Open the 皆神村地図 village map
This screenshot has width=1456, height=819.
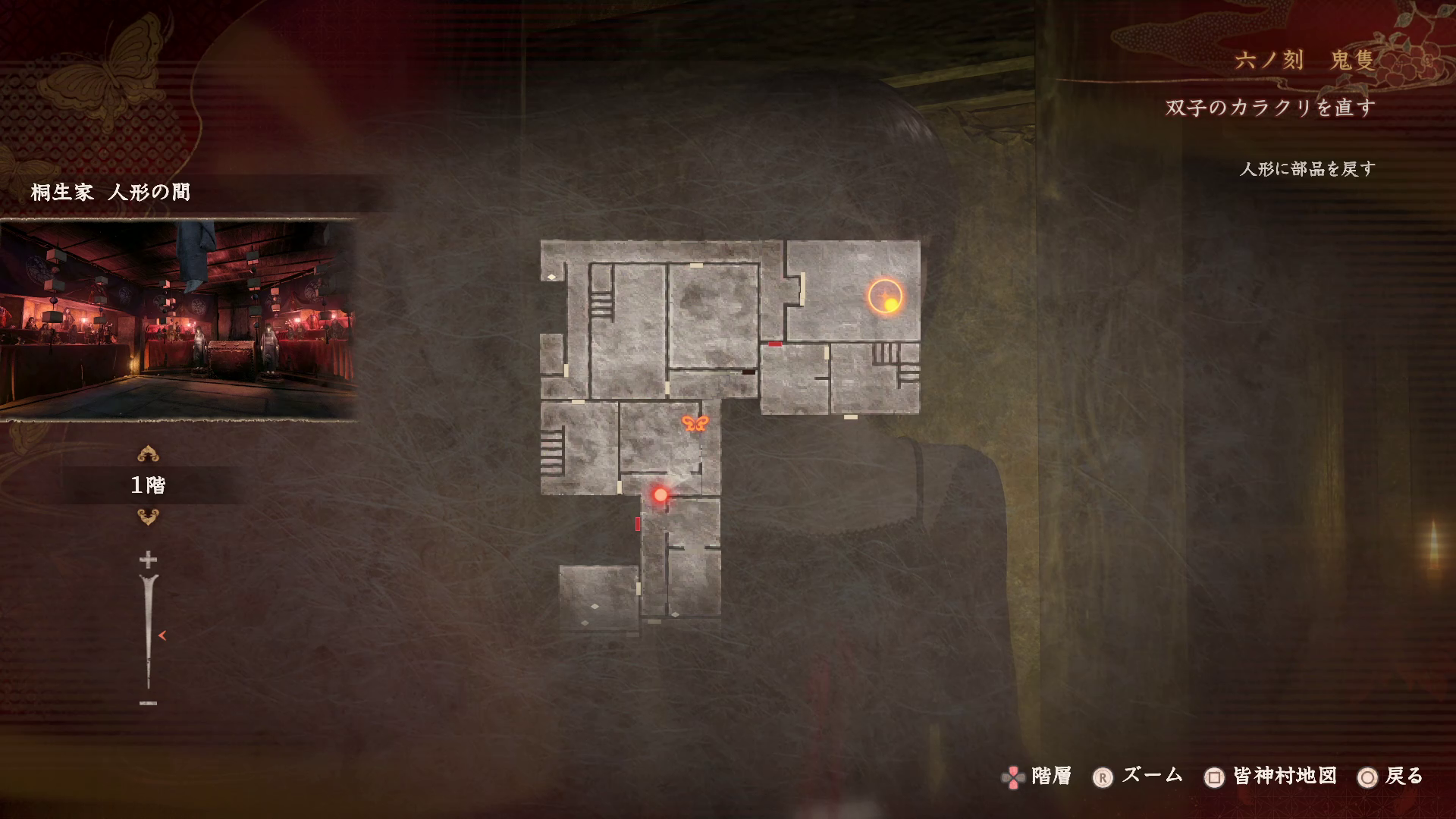pyautogui.click(x=1271, y=777)
